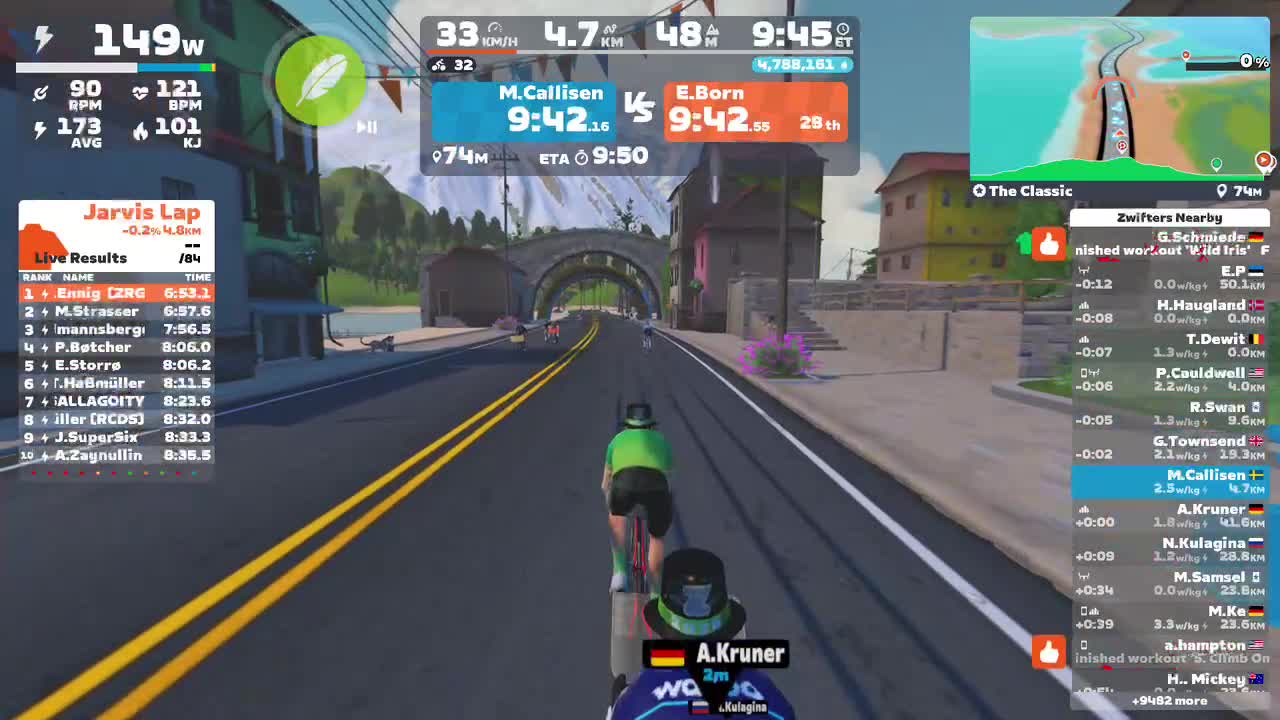This screenshot has height=720, width=1280.
Task: Click the stopwatch icon beside the ETA
Action: (582, 156)
